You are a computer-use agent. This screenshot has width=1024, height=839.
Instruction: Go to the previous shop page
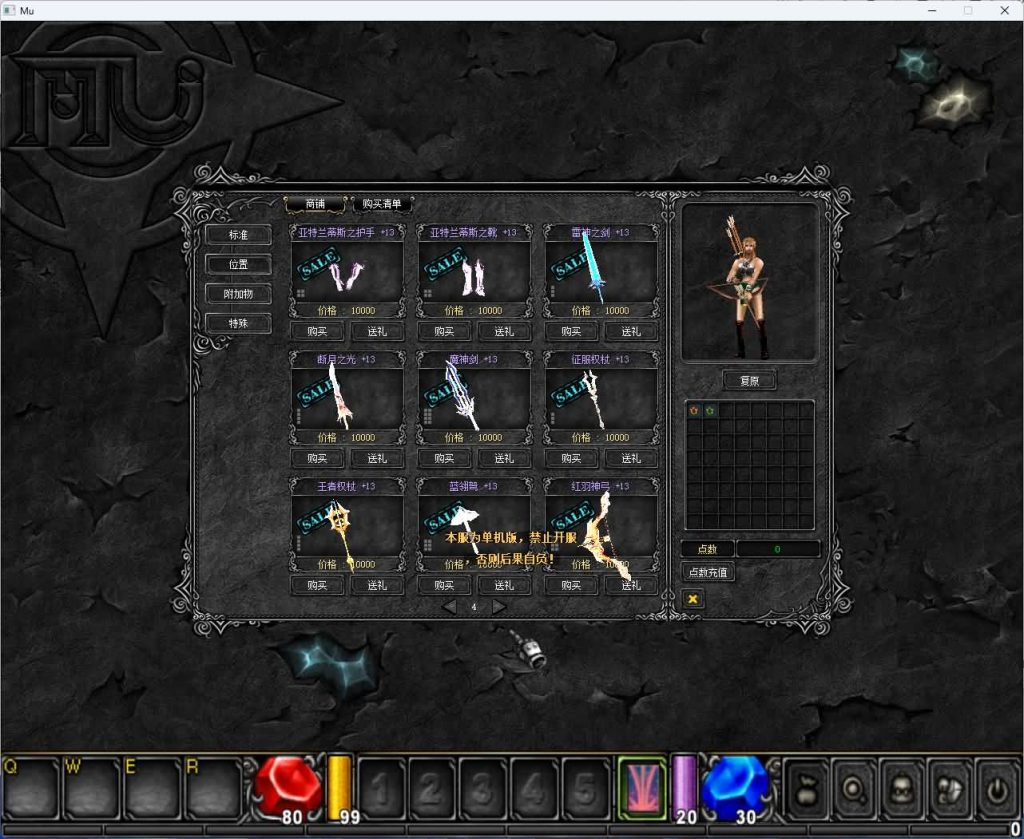[x=450, y=607]
